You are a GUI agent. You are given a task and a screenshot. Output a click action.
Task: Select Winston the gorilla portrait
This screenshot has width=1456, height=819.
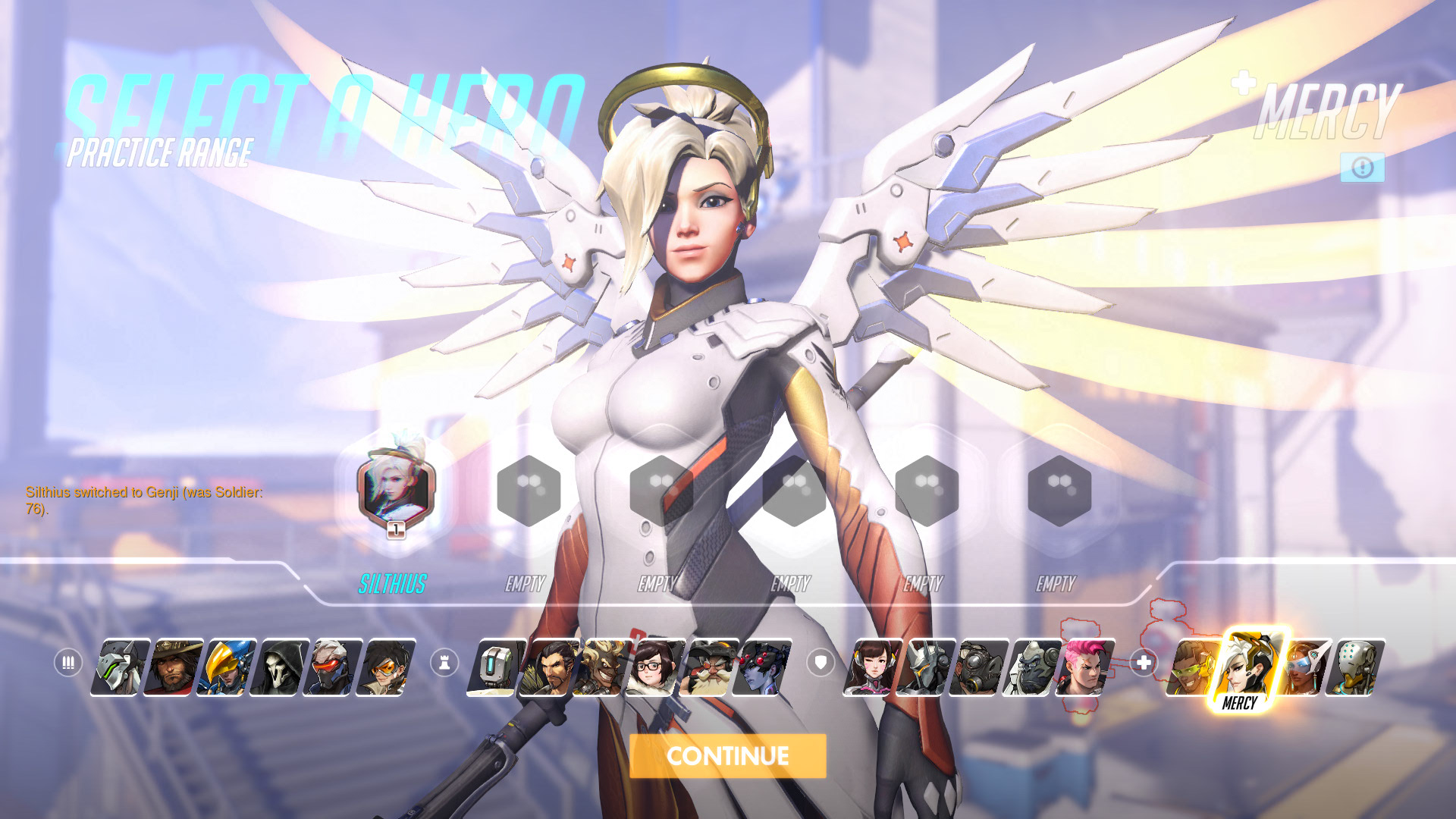click(1031, 667)
